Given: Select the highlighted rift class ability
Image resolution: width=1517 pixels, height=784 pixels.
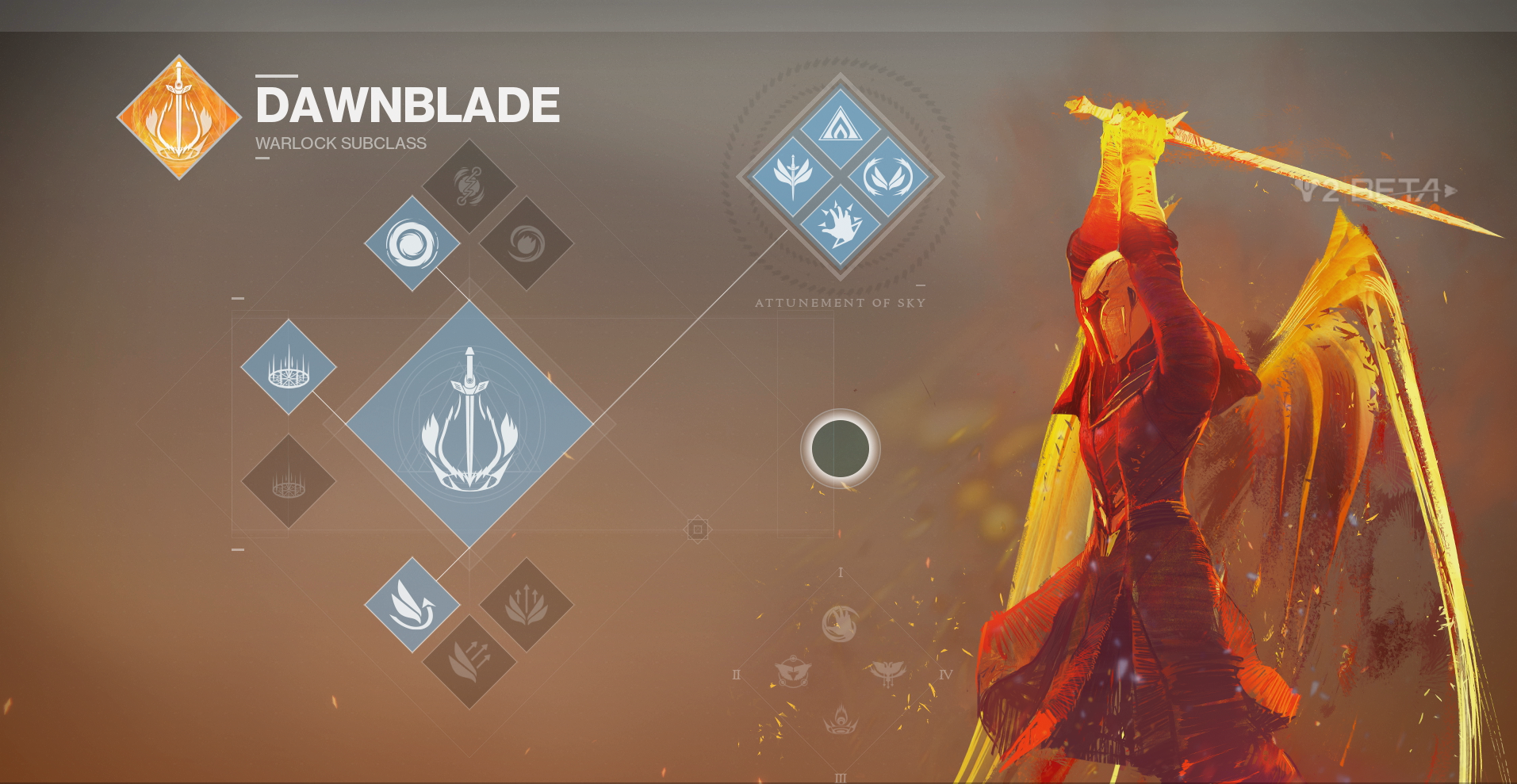Looking at the screenshot, I should tap(289, 367).
